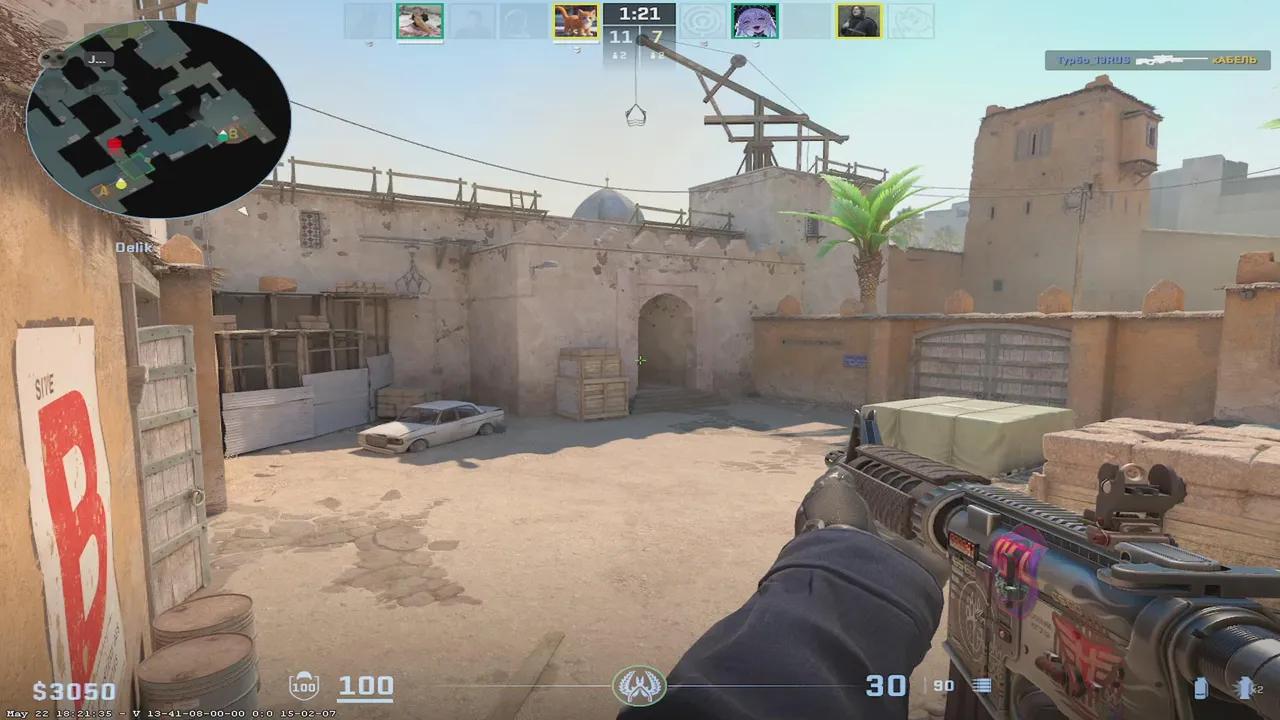Image resolution: width=1280 pixels, height=720 pixels.
Task: Click the red enemy dot on the minimap
Action: [115, 141]
